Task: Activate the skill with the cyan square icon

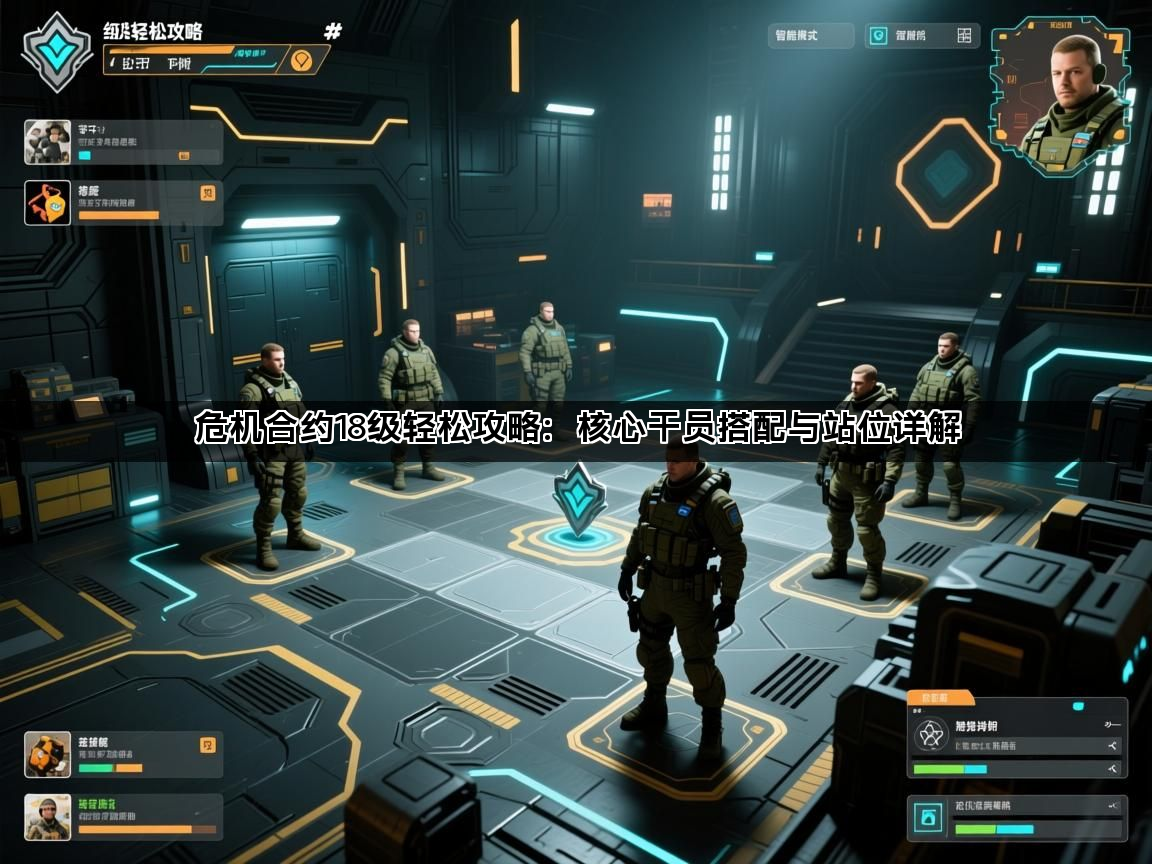Action: tap(1017, 818)
